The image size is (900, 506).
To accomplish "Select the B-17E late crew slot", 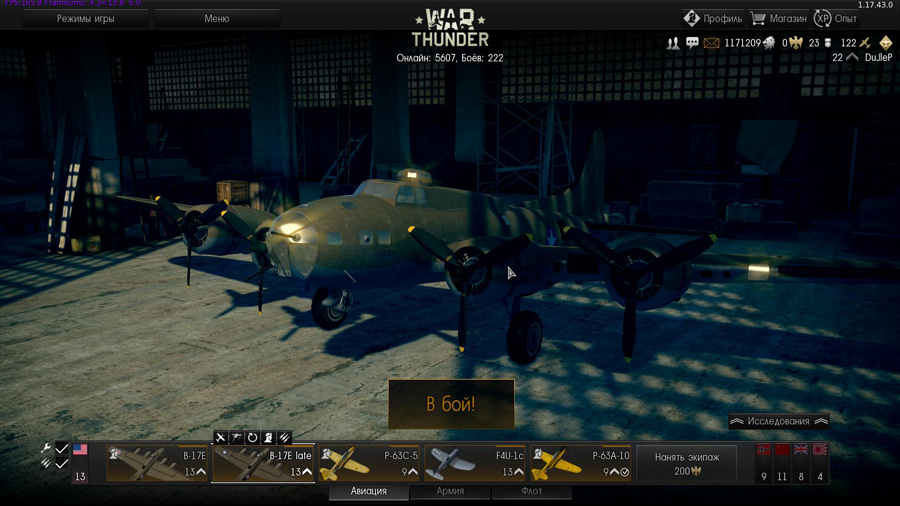I will click(x=263, y=464).
